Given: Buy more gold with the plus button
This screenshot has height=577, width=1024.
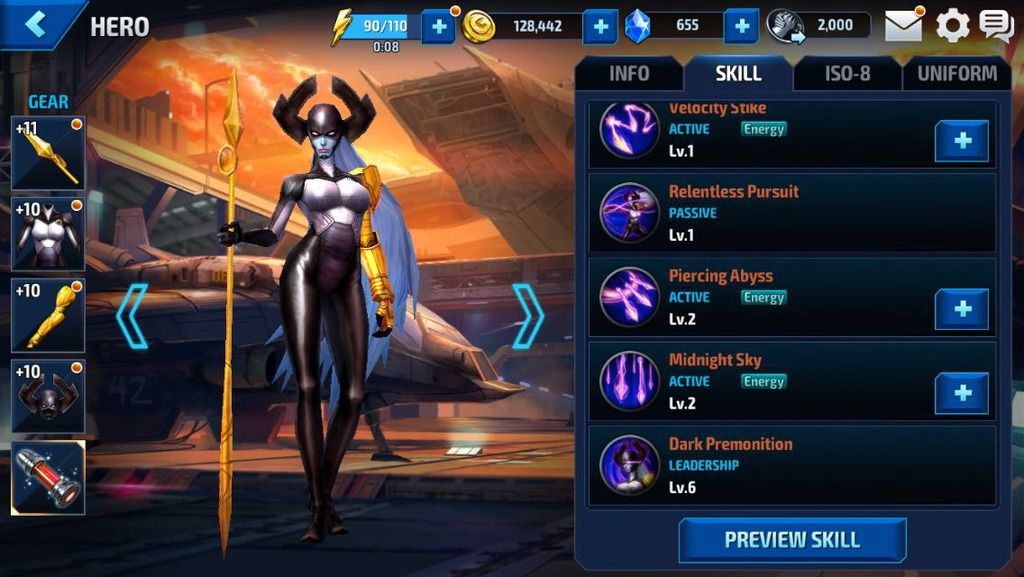Looking at the screenshot, I should click(x=599, y=27).
